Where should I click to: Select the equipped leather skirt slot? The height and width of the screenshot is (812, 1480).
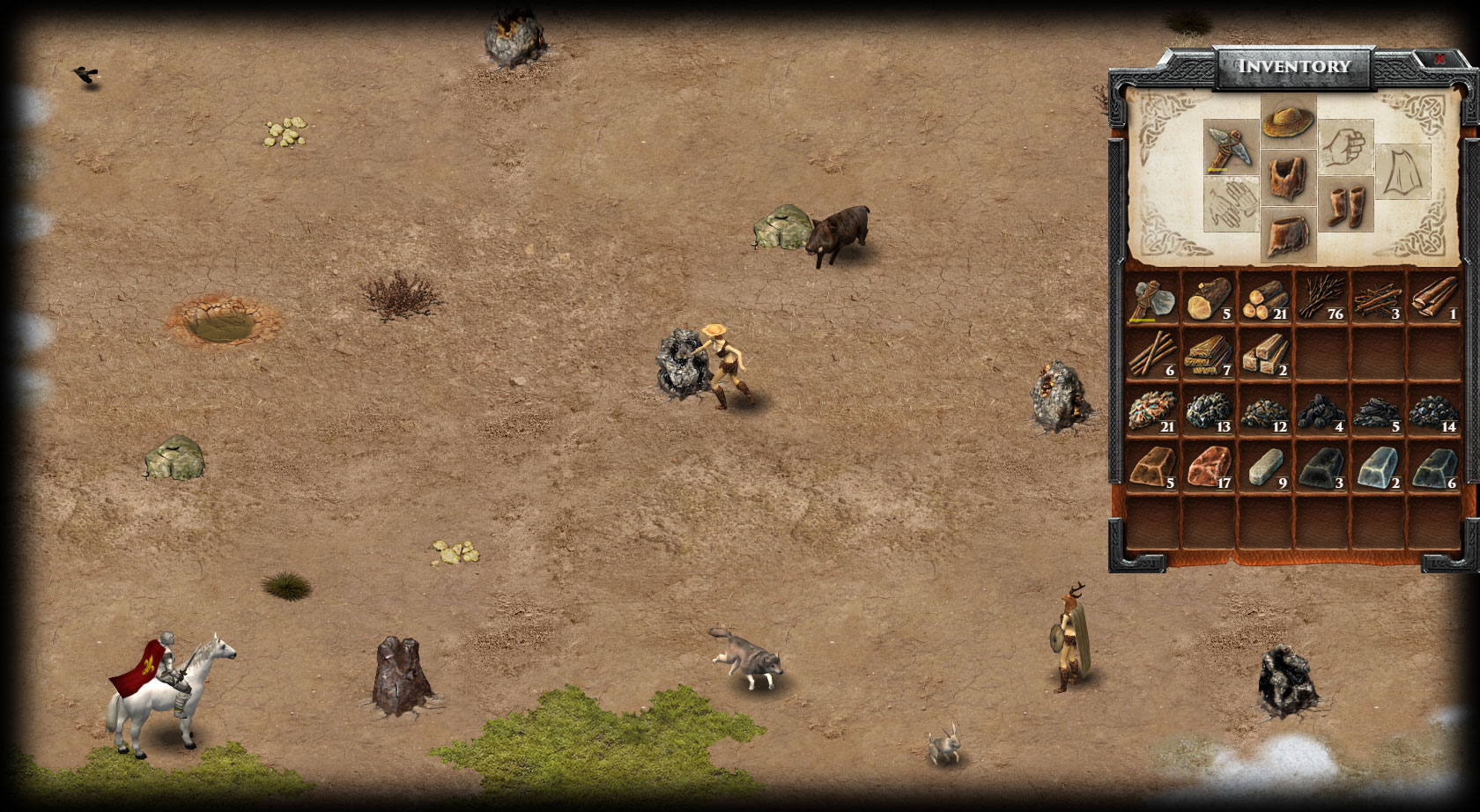[1288, 235]
